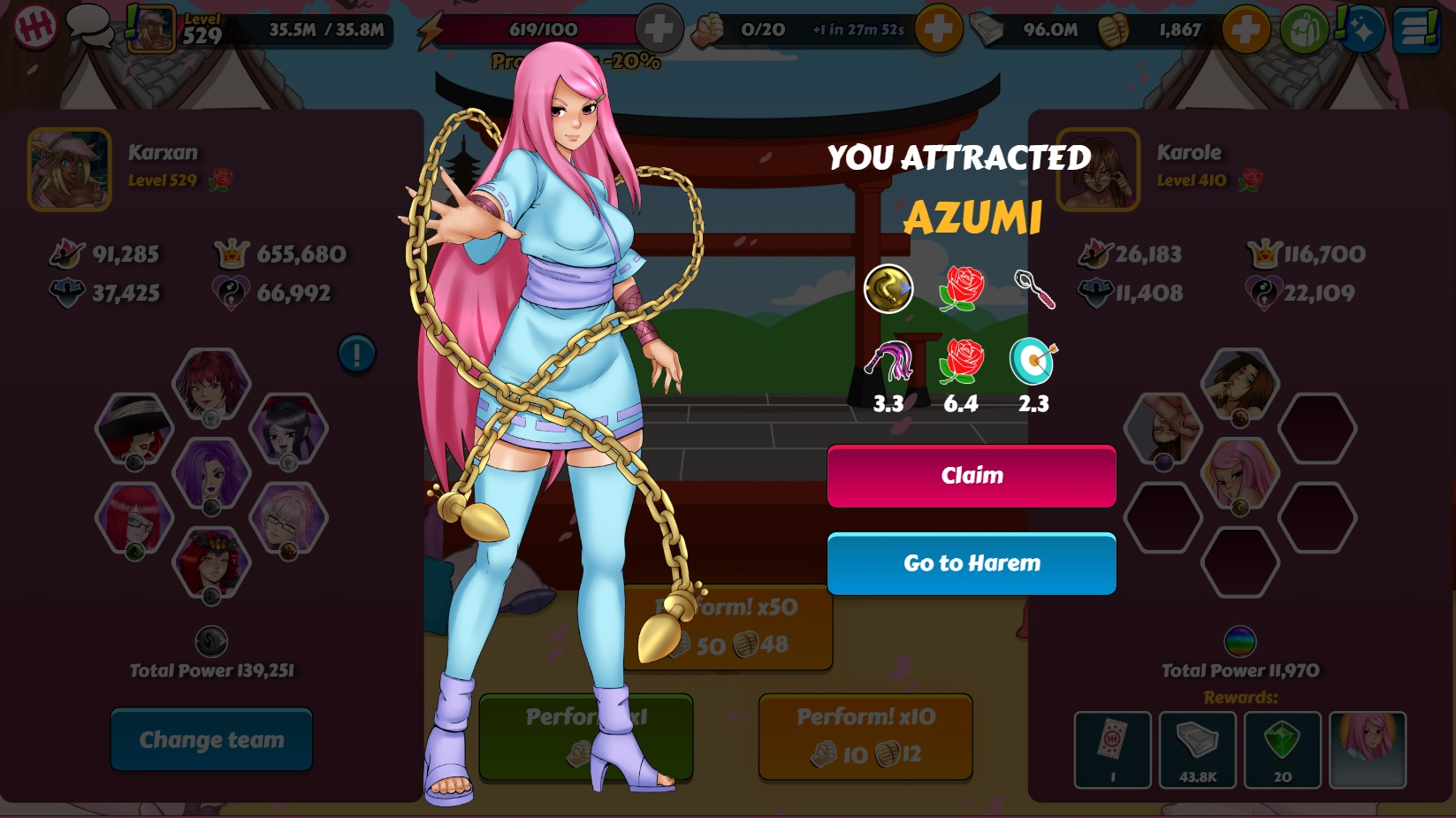Screen dimensions: 1456x818
Task: Open the blue sparkle star icon
Action: coord(1361,29)
